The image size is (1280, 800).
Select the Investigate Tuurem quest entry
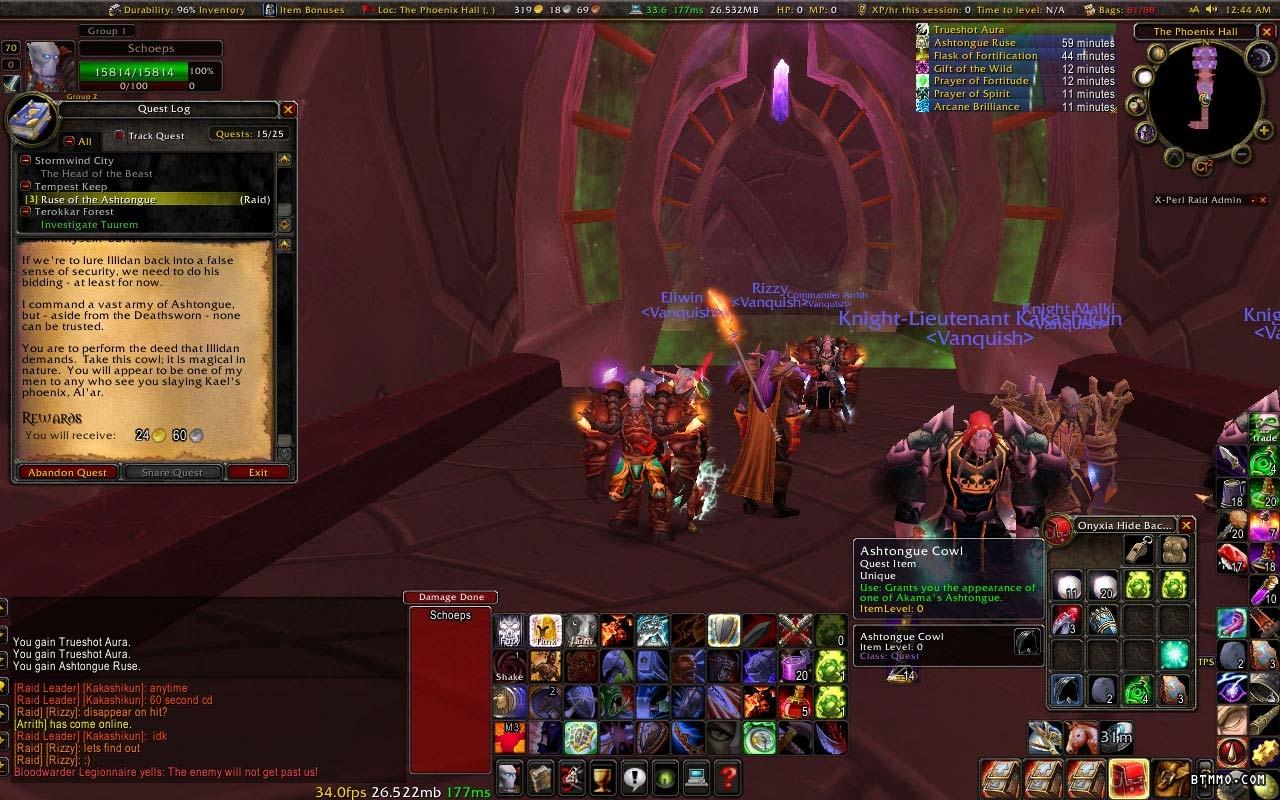[x=89, y=225]
